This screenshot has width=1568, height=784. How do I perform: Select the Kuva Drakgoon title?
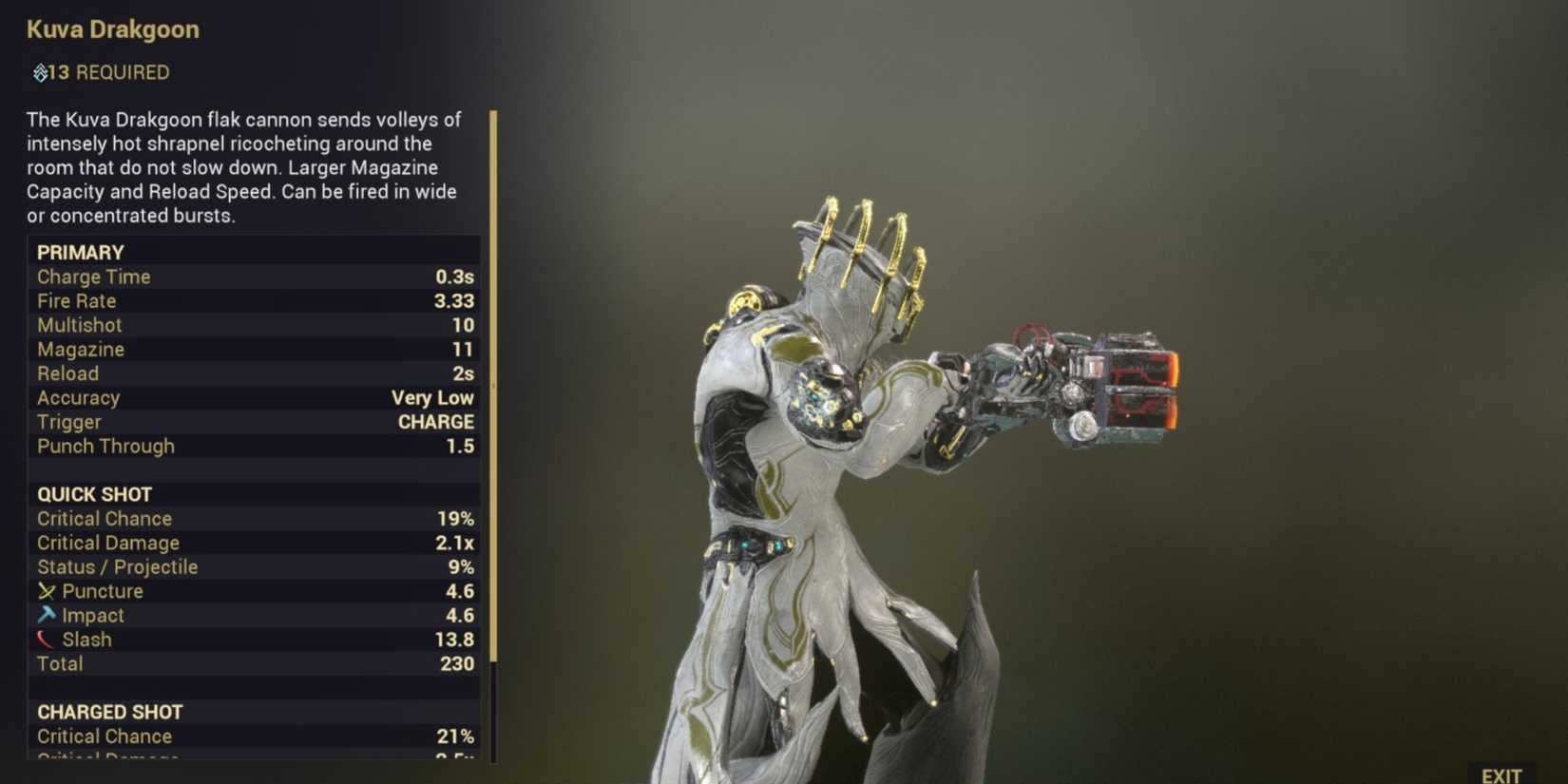pyautogui.click(x=112, y=29)
